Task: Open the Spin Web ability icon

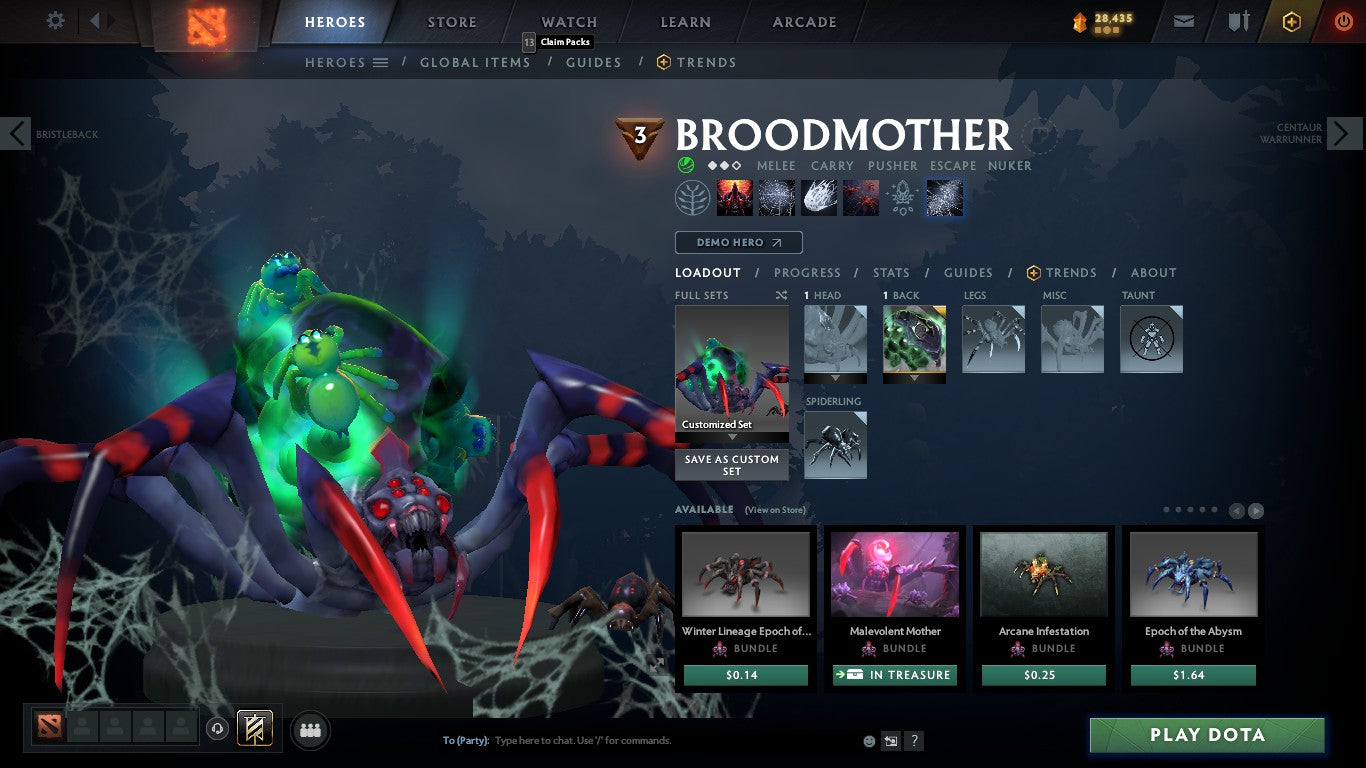Action: (777, 196)
